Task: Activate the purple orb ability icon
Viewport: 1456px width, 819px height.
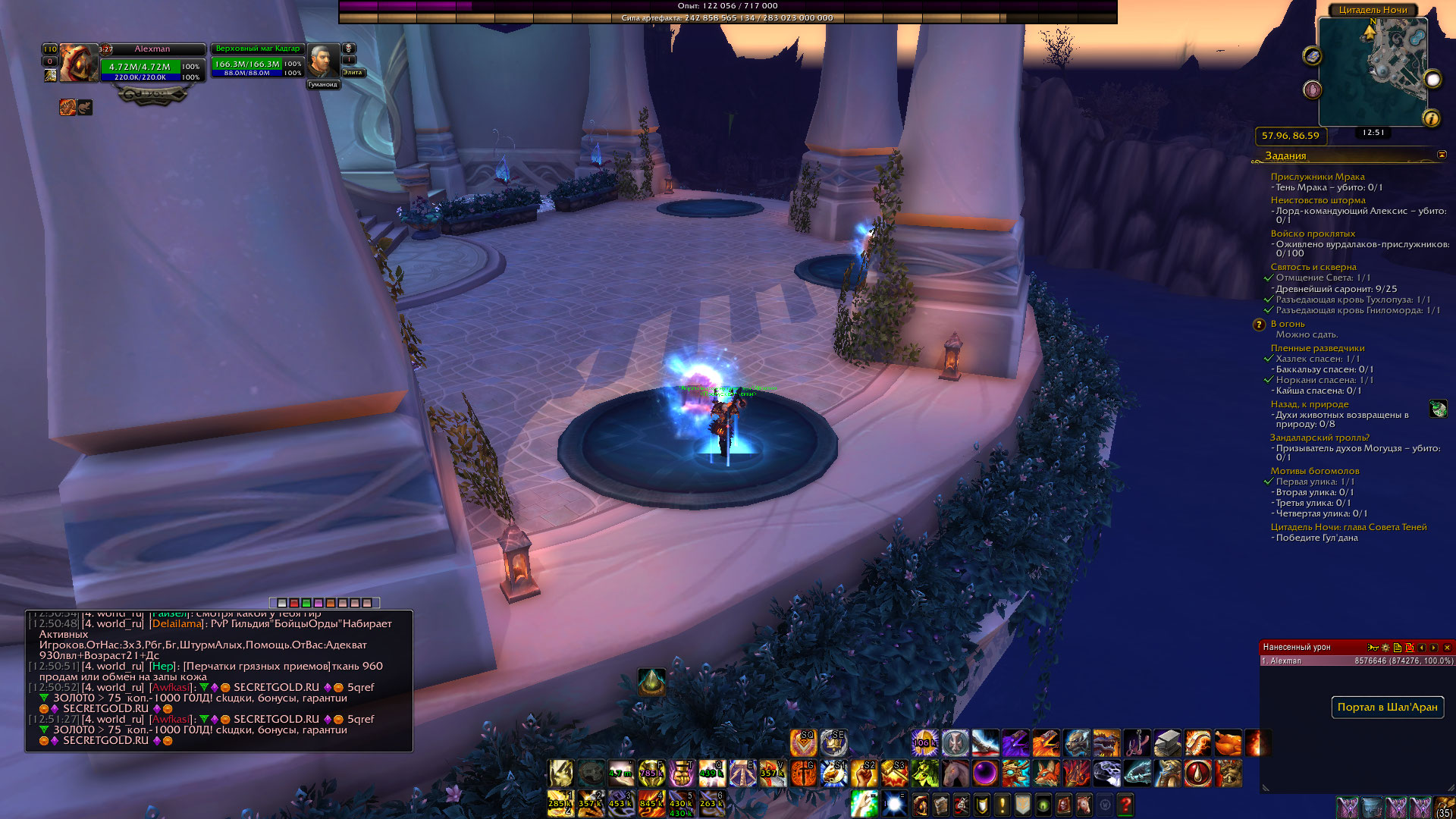Action: point(985,773)
